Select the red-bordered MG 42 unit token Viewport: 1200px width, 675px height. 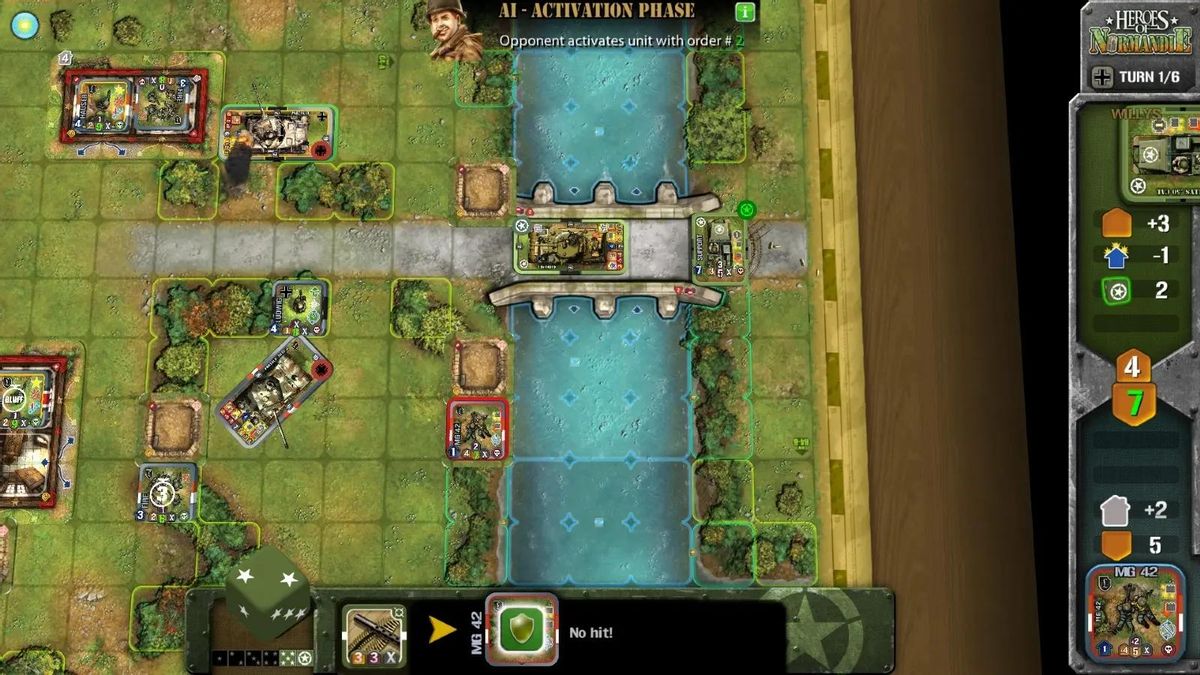pos(477,429)
